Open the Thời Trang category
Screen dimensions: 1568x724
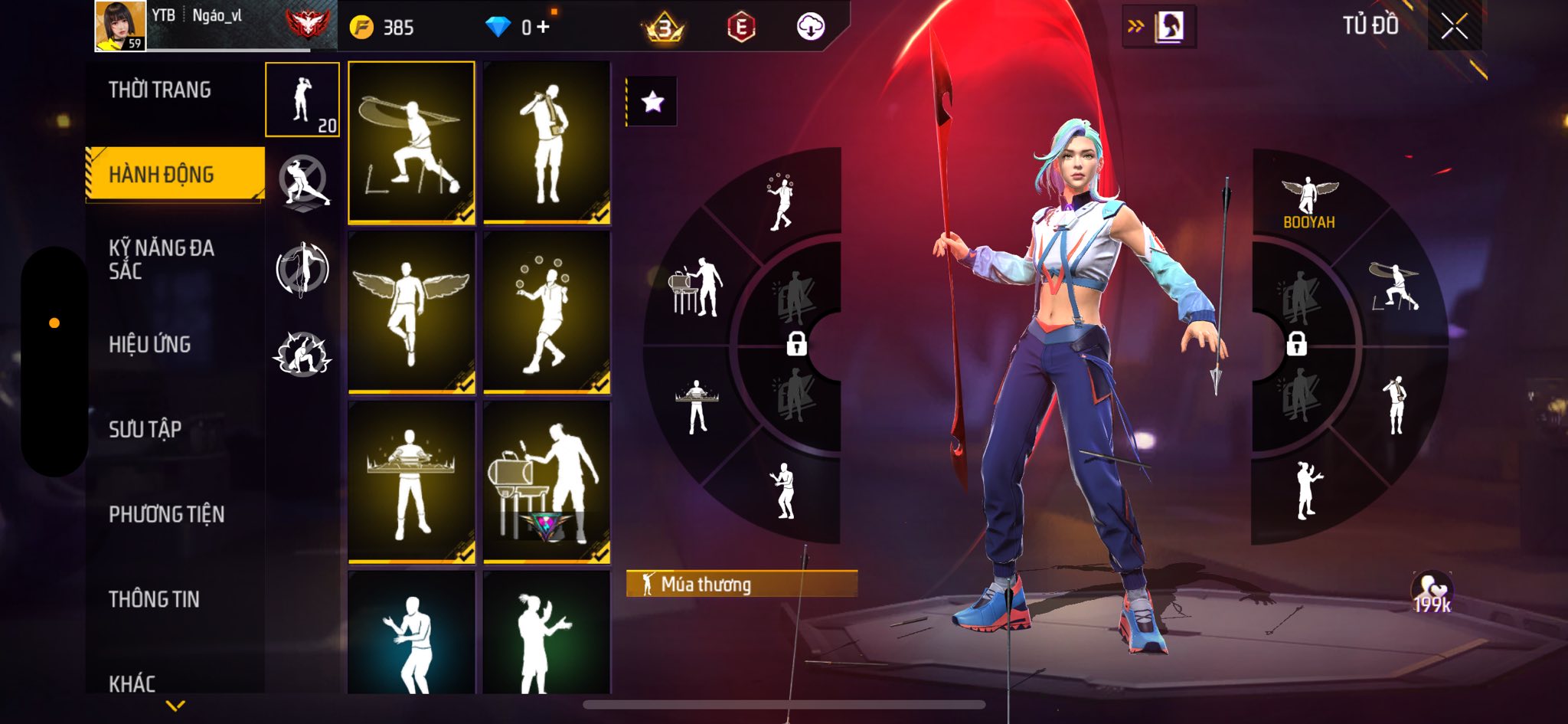pyautogui.click(x=159, y=90)
